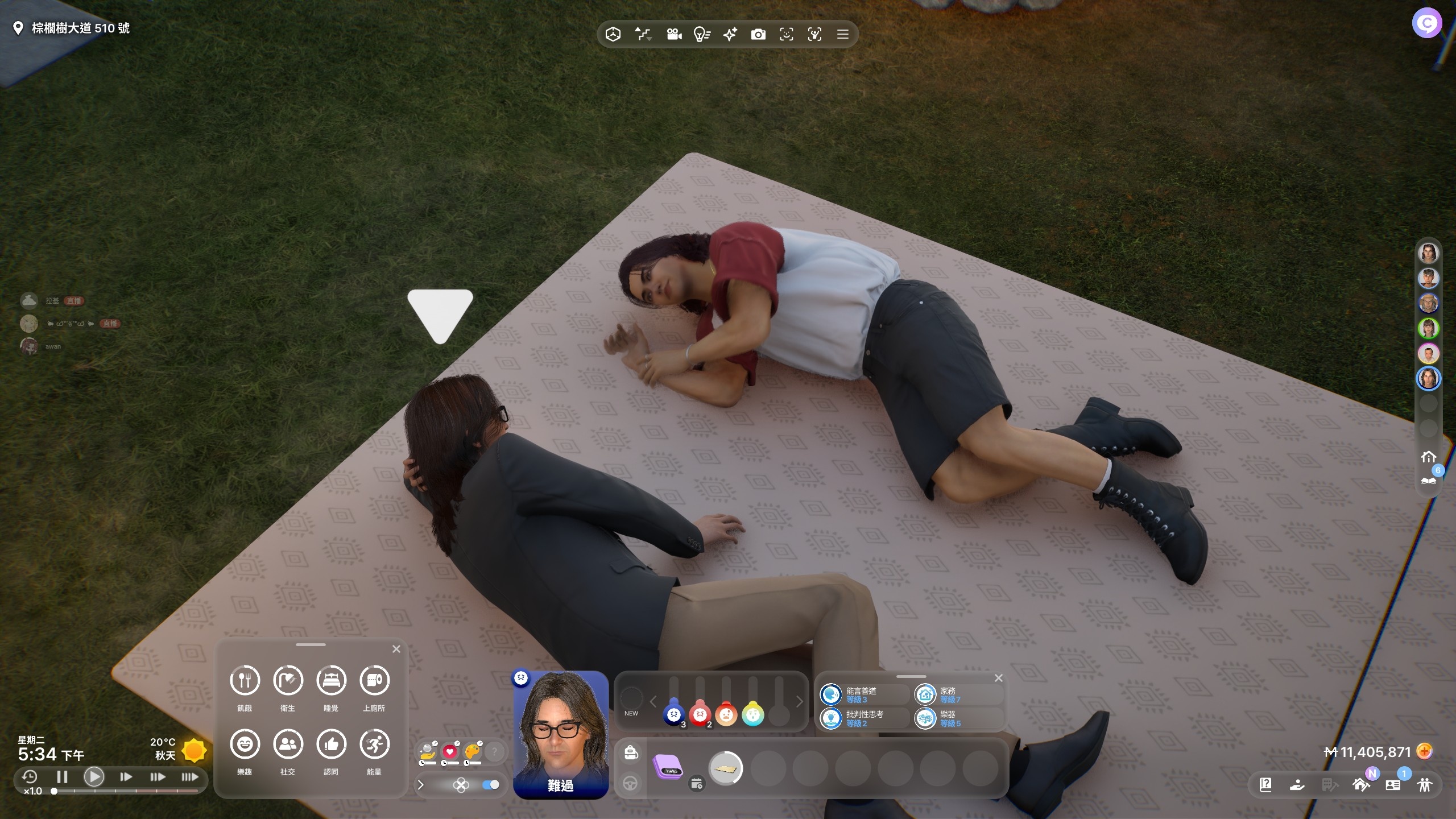Select the hunger need with fork icon

click(245, 680)
